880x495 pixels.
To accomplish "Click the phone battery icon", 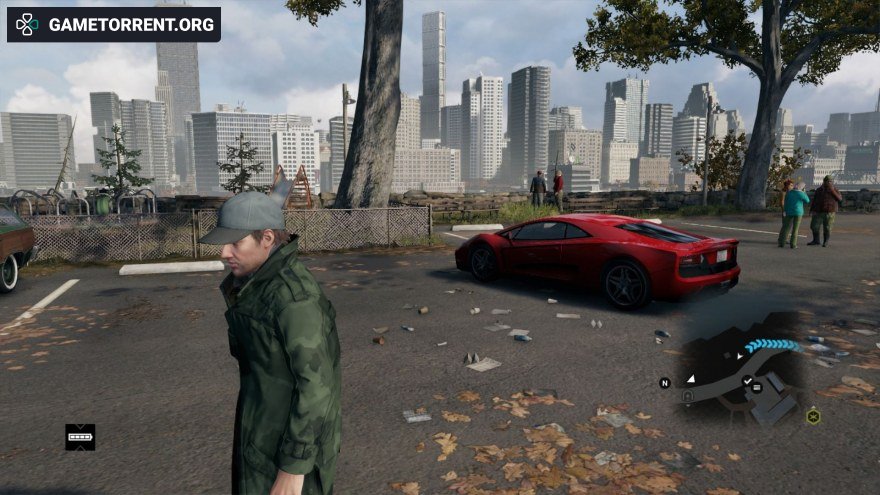I will pos(80,436).
